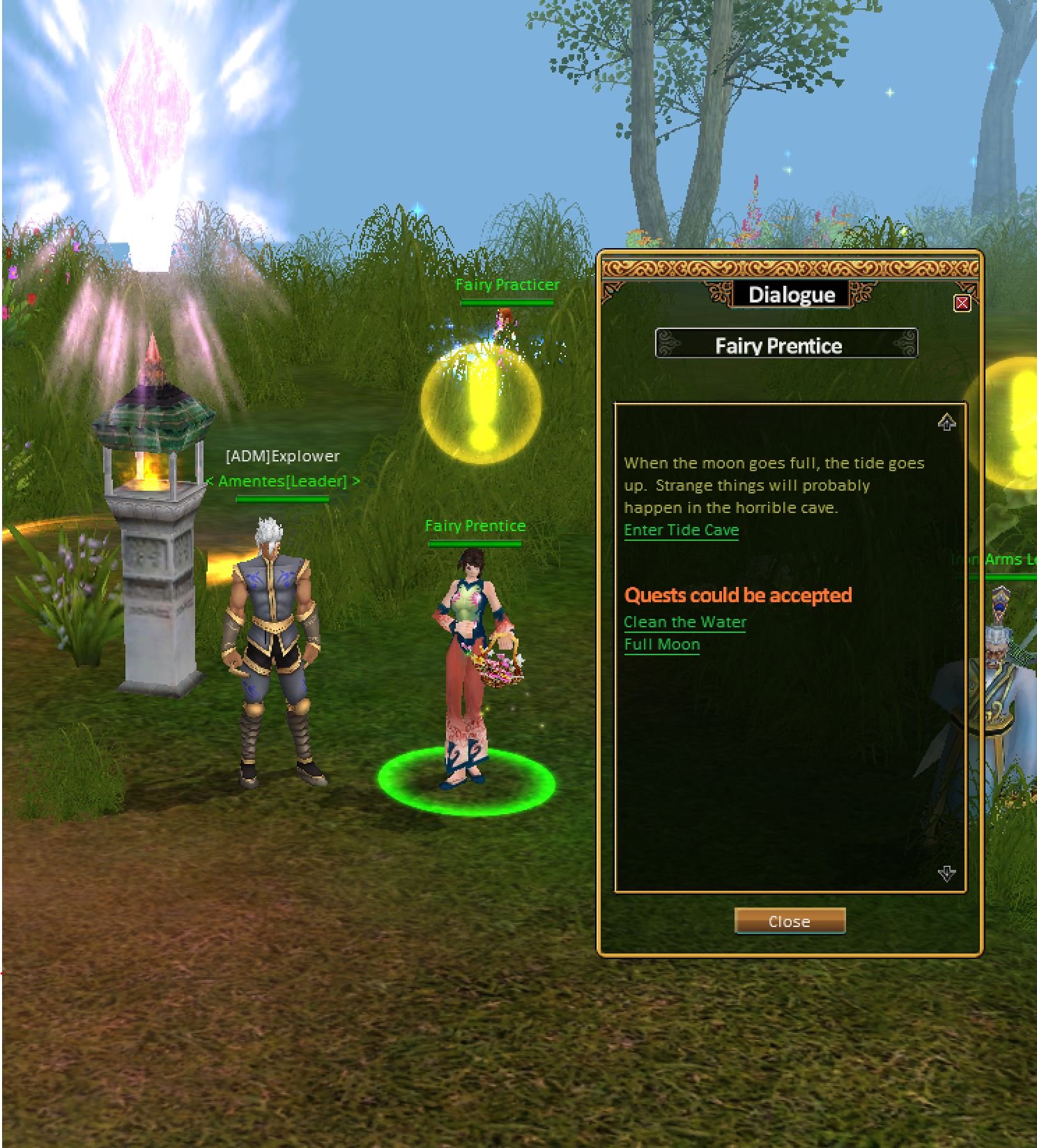Accept the Clean the Water quest

click(684, 622)
